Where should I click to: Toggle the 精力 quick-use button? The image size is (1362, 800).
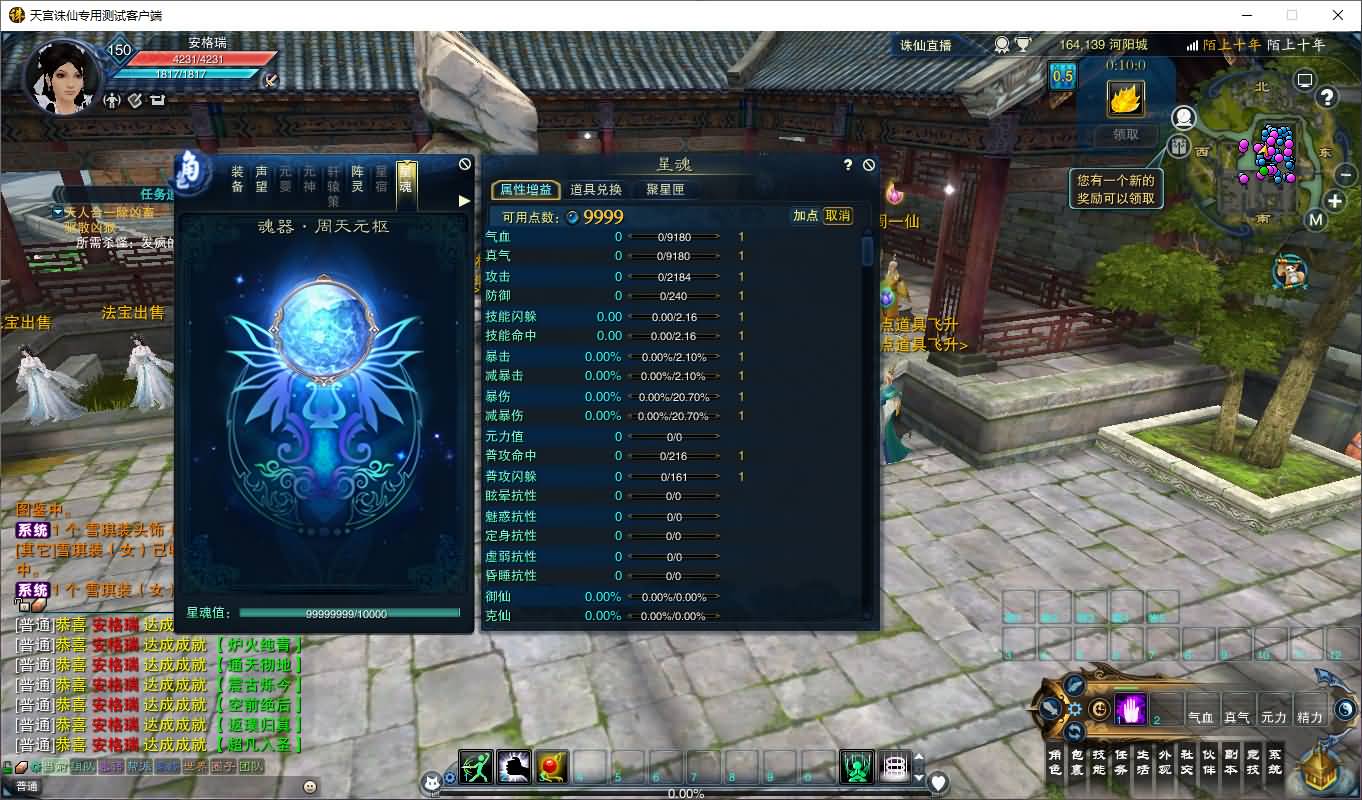[1307, 717]
